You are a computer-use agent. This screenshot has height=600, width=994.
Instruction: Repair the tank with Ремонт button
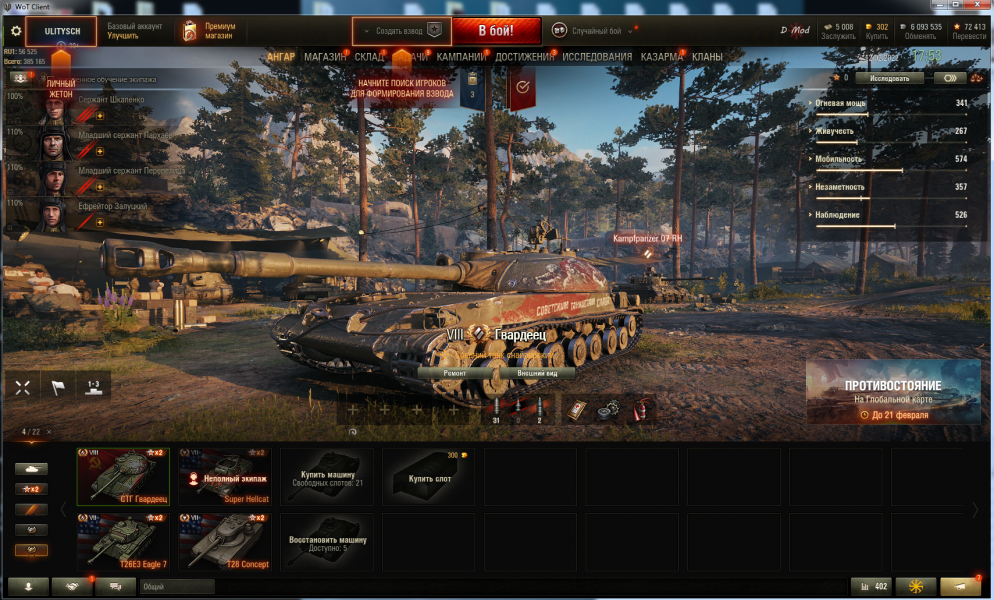coord(454,372)
